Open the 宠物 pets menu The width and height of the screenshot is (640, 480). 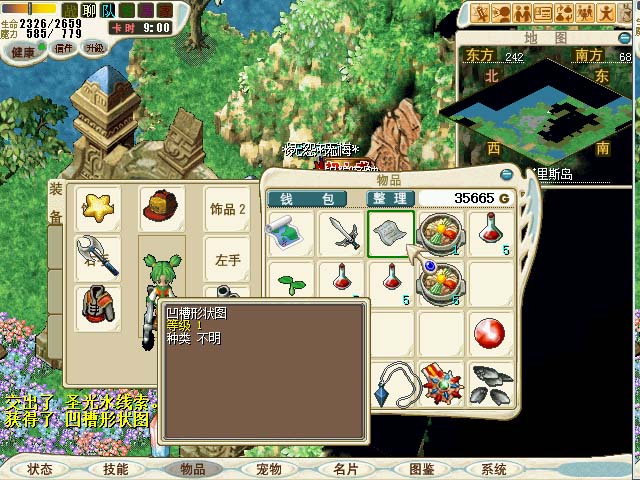268,468
